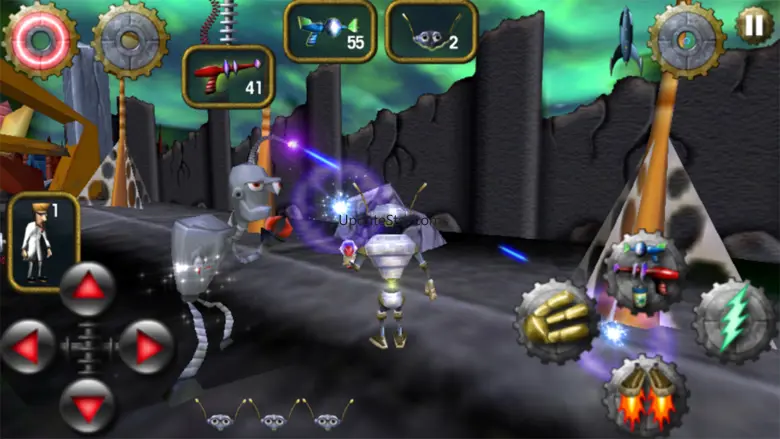Pause the game with the pause button
This screenshot has width=780, height=439.
click(754, 24)
